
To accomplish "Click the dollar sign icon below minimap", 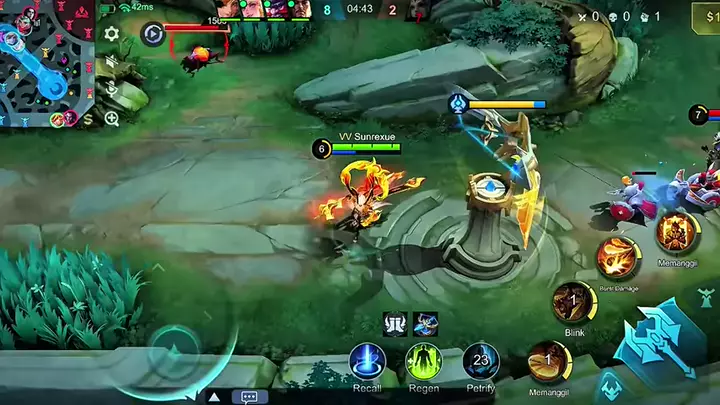I will pos(87,119).
